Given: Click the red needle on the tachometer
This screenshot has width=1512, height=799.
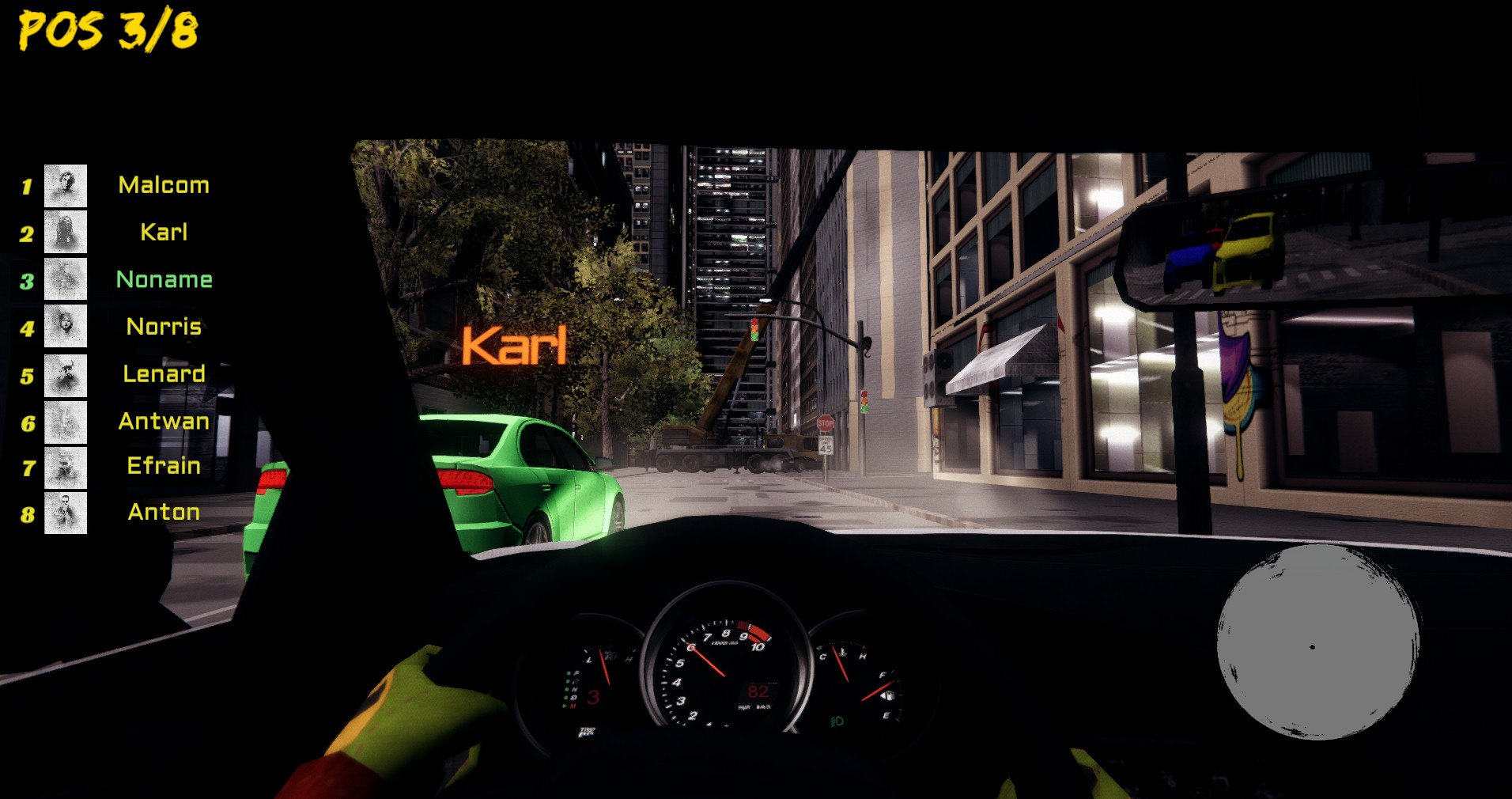Looking at the screenshot, I should pos(706,660).
